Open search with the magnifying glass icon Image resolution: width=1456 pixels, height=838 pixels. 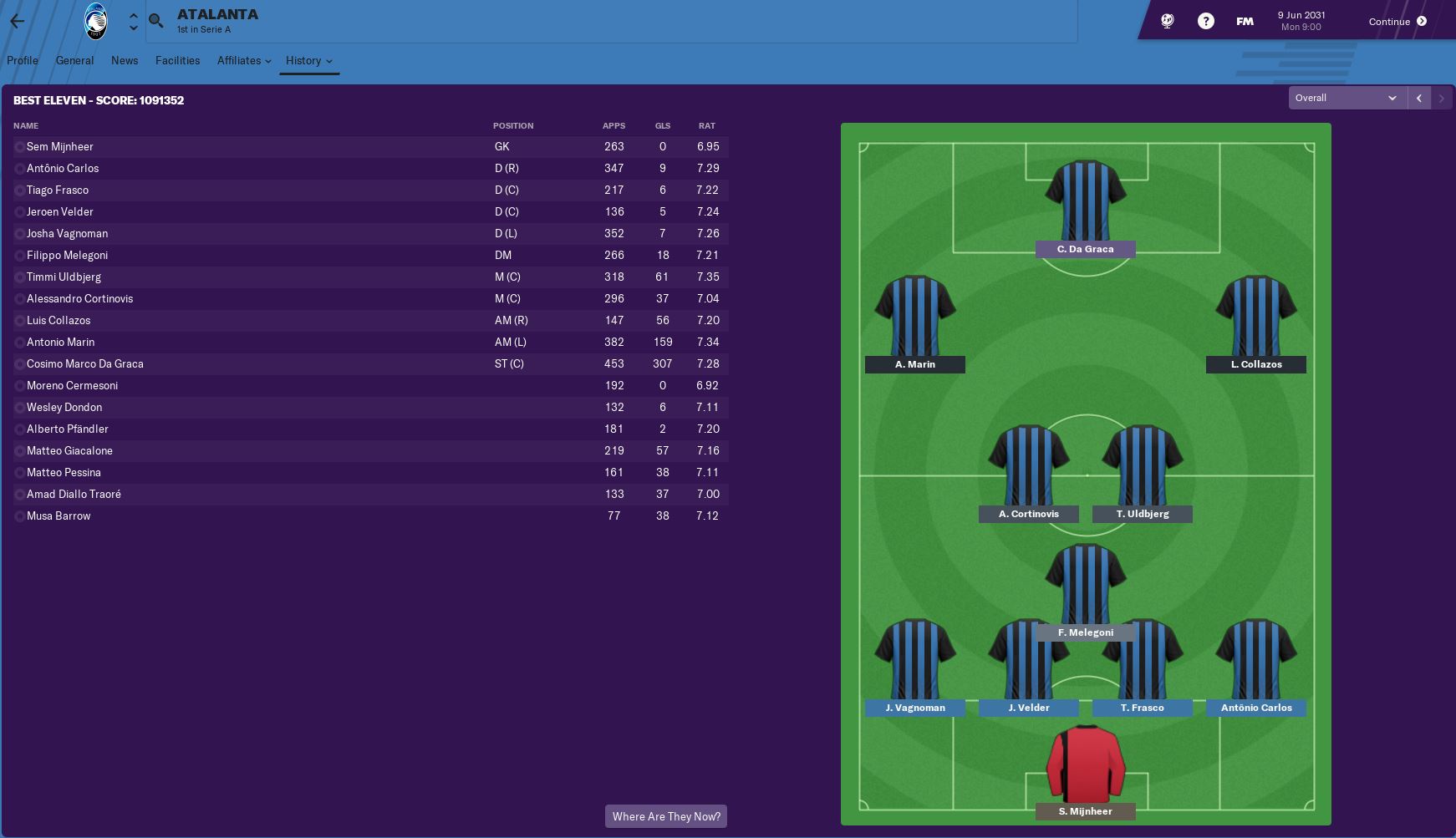coord(155,21)
